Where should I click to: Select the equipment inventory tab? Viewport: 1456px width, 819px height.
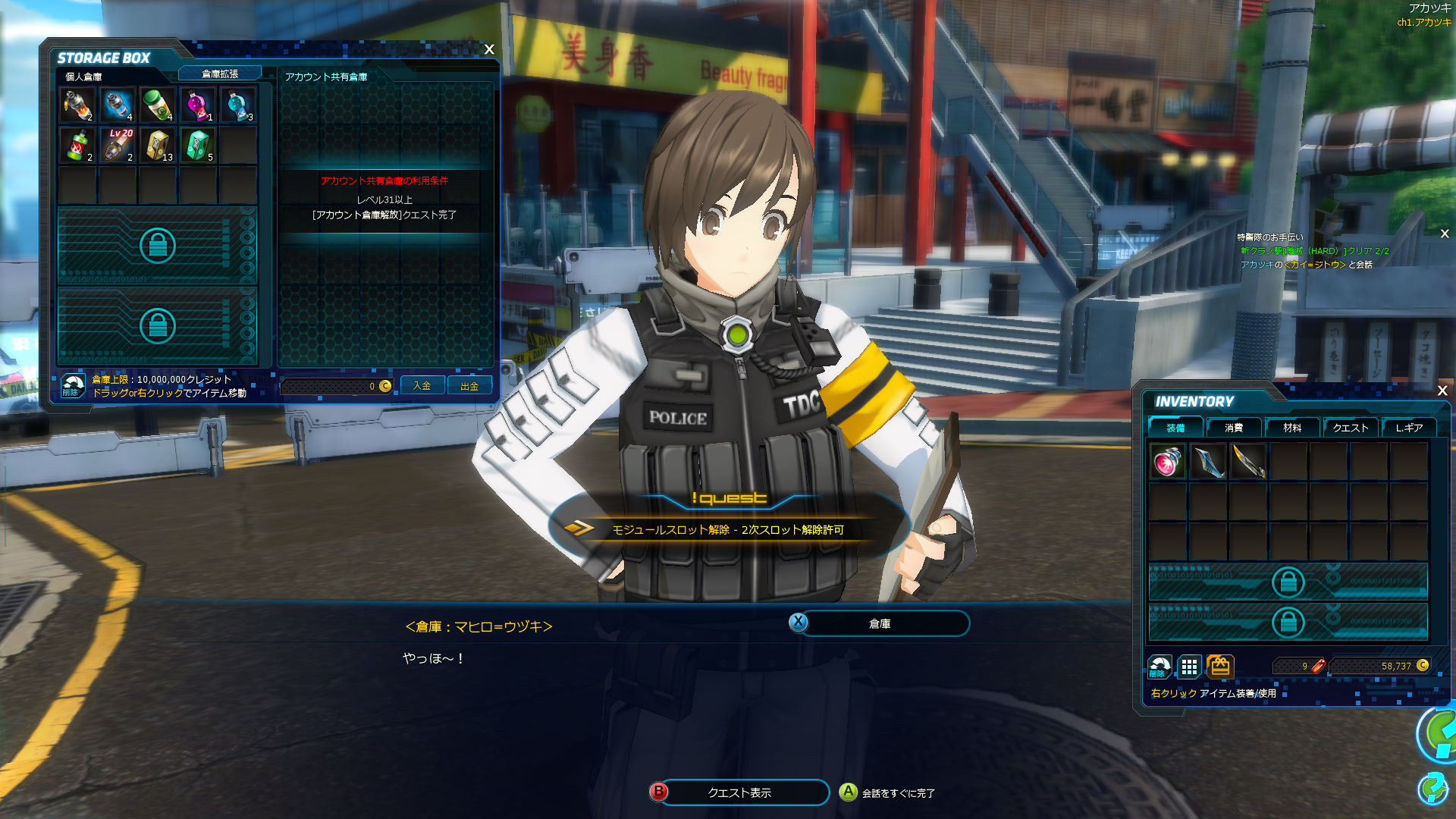(x=1175, y=428)
